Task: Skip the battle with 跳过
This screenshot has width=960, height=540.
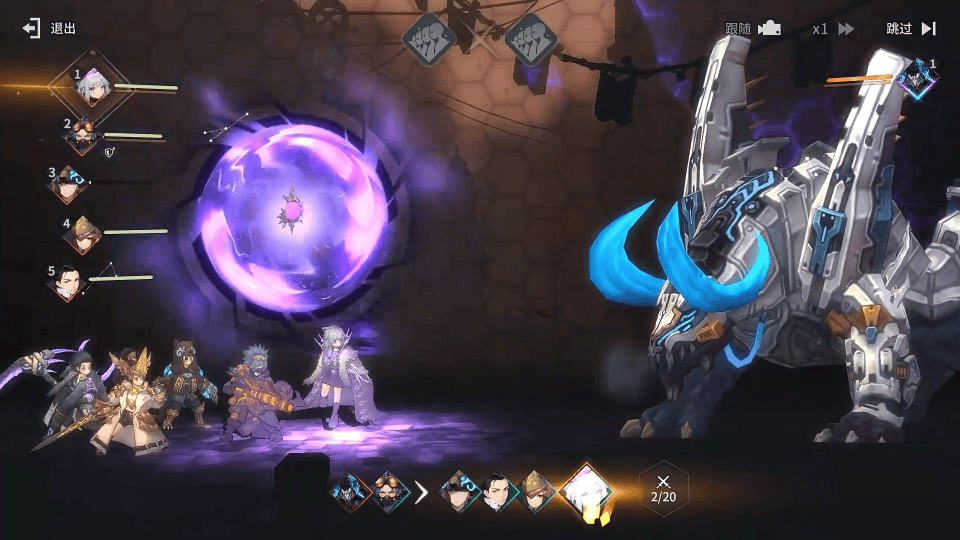Action: (910, 29)
